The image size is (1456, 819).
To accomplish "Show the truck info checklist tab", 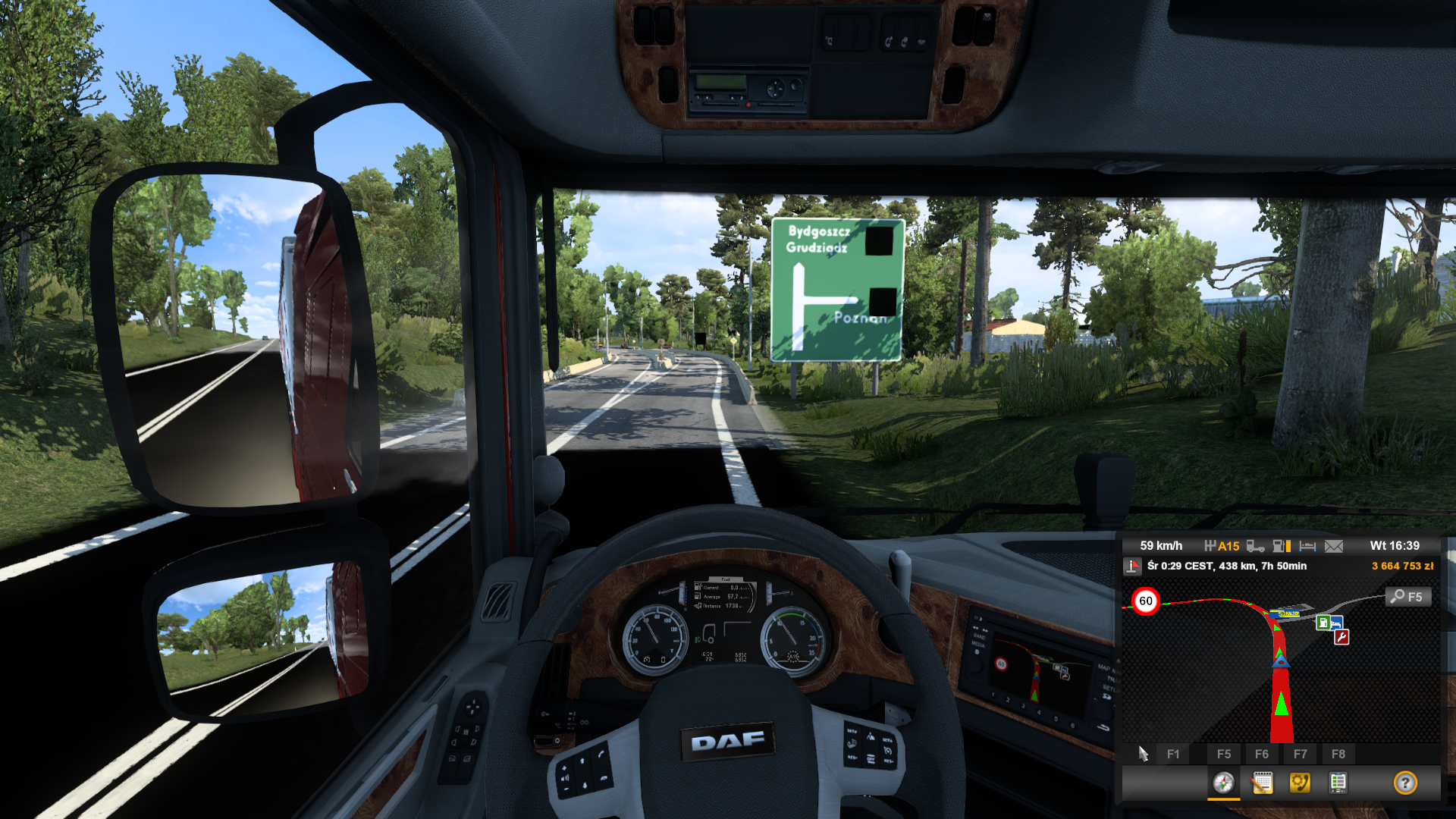I will (1338, 783).
